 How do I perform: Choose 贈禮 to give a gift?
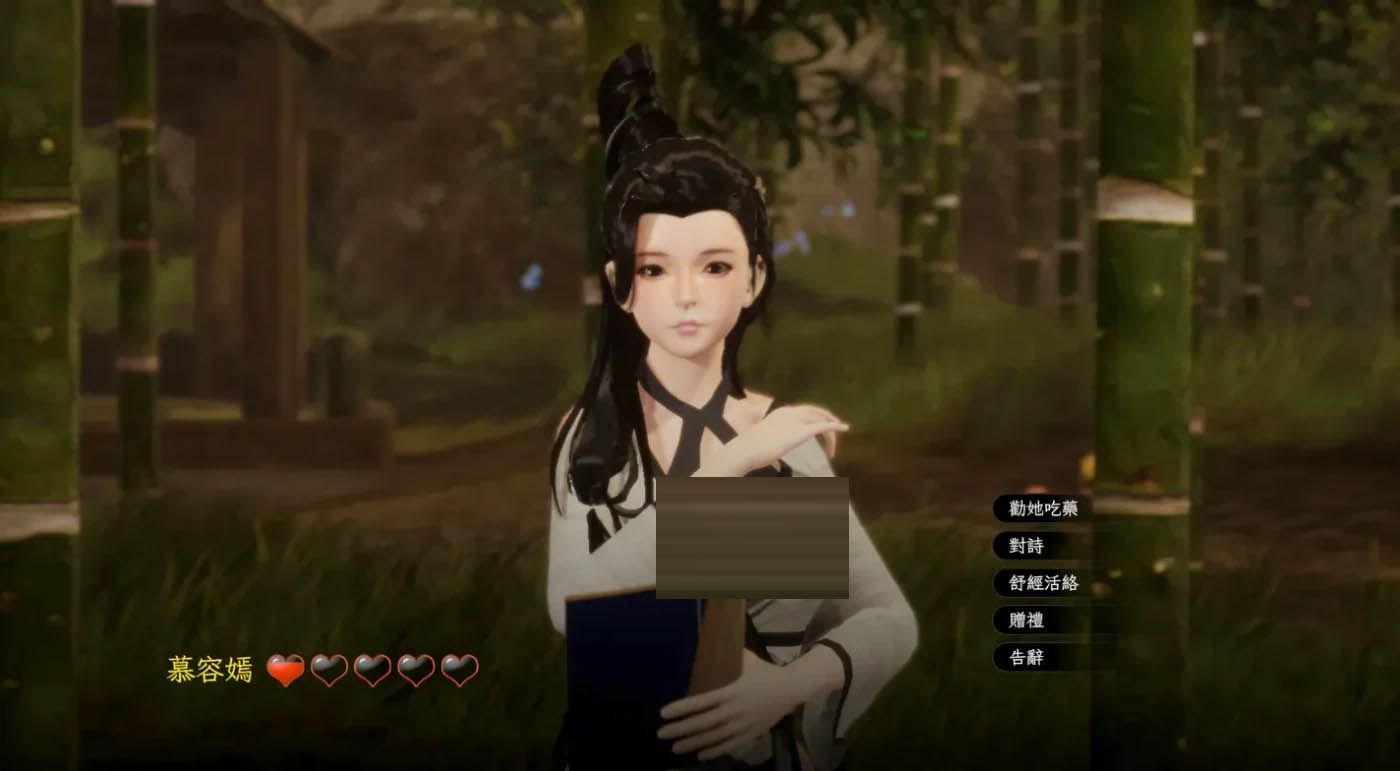[x=1025, y=621]
